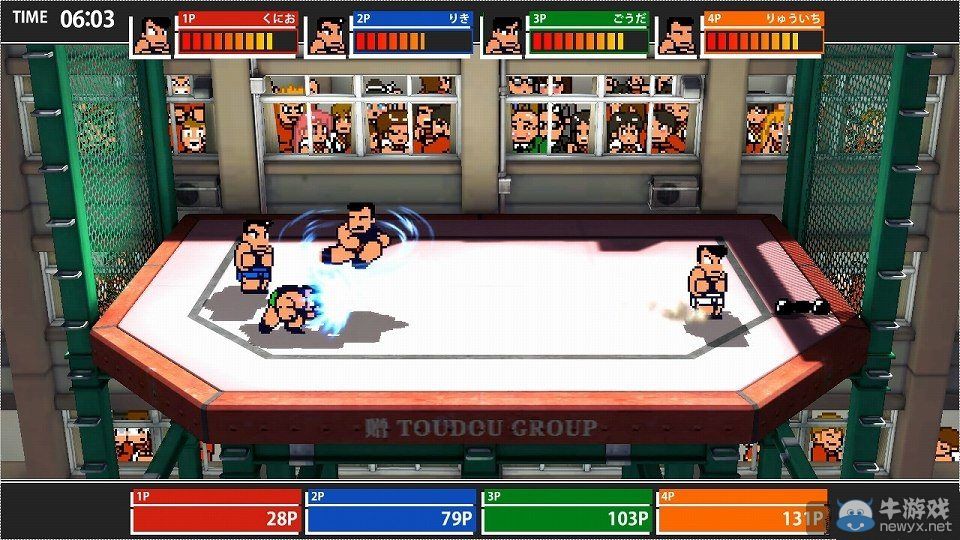Pick the 4P りゅういち player portrait
960x540 pixels.
point(677,35)
